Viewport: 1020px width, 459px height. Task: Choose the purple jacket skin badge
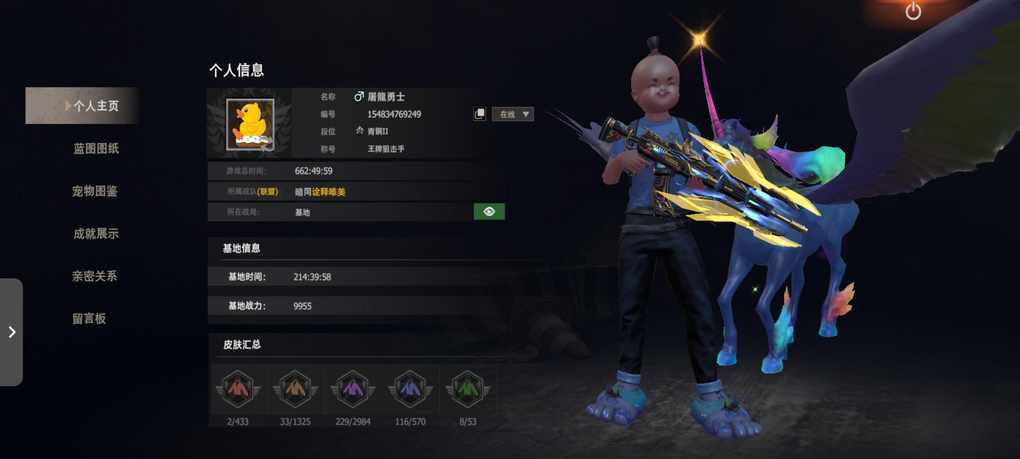tap(353, 387)
